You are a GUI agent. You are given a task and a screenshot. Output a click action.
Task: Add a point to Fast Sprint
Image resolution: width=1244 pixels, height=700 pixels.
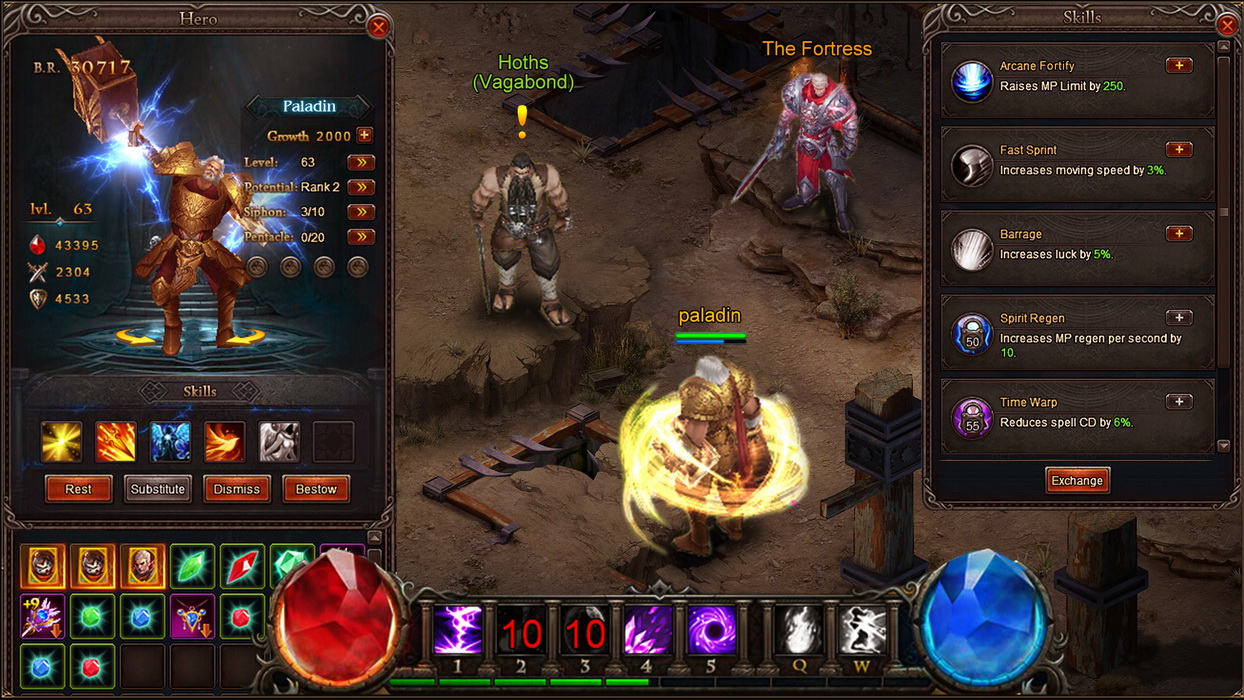point(1179,150)
